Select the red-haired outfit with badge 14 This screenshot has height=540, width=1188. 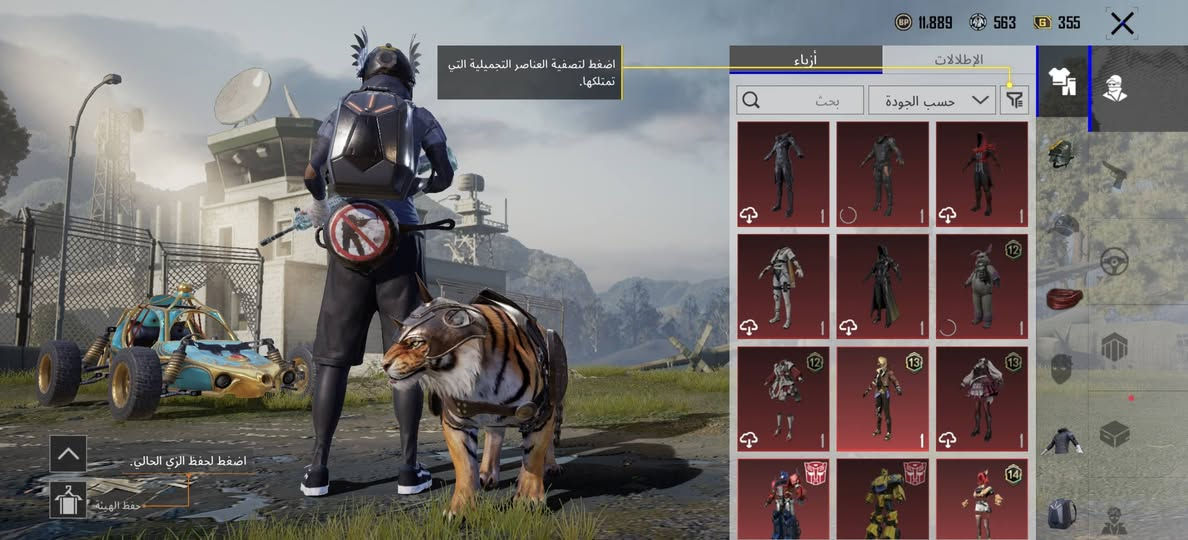tap(981, 499)
